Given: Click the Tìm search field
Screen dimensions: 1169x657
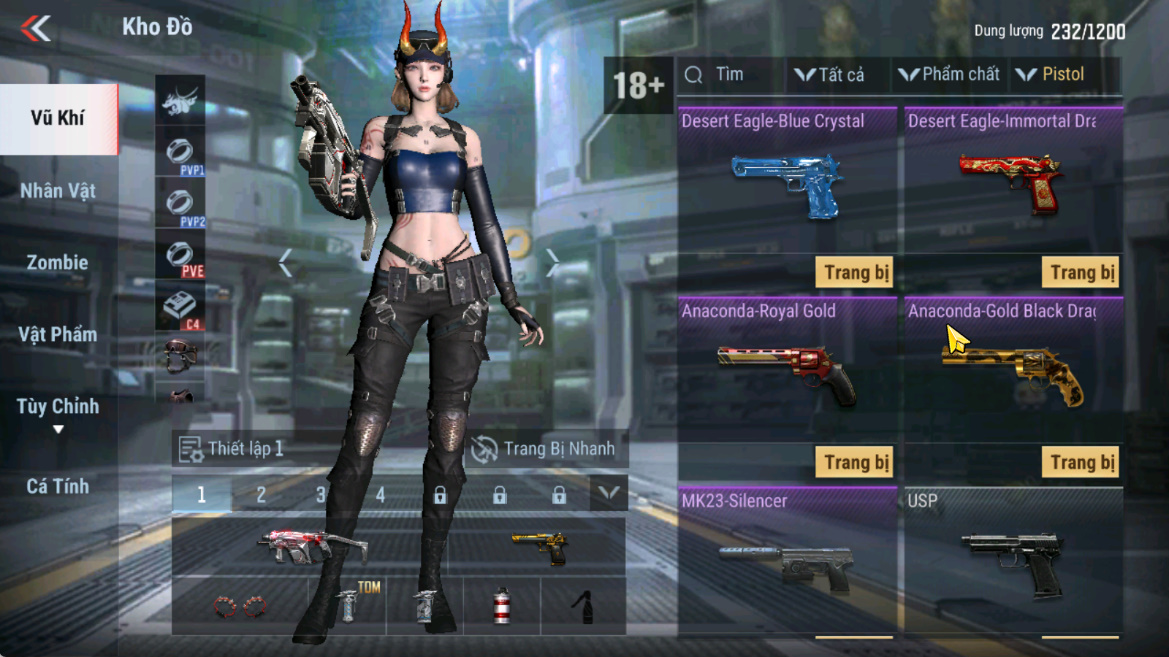Looking at the screenshot, I should click(730, 75).
